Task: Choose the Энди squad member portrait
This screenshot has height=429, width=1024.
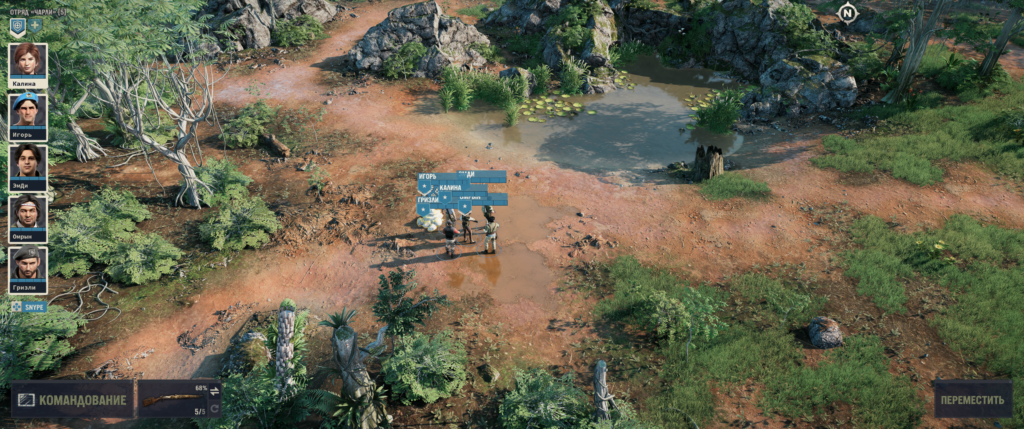Action: pos(27,163)
